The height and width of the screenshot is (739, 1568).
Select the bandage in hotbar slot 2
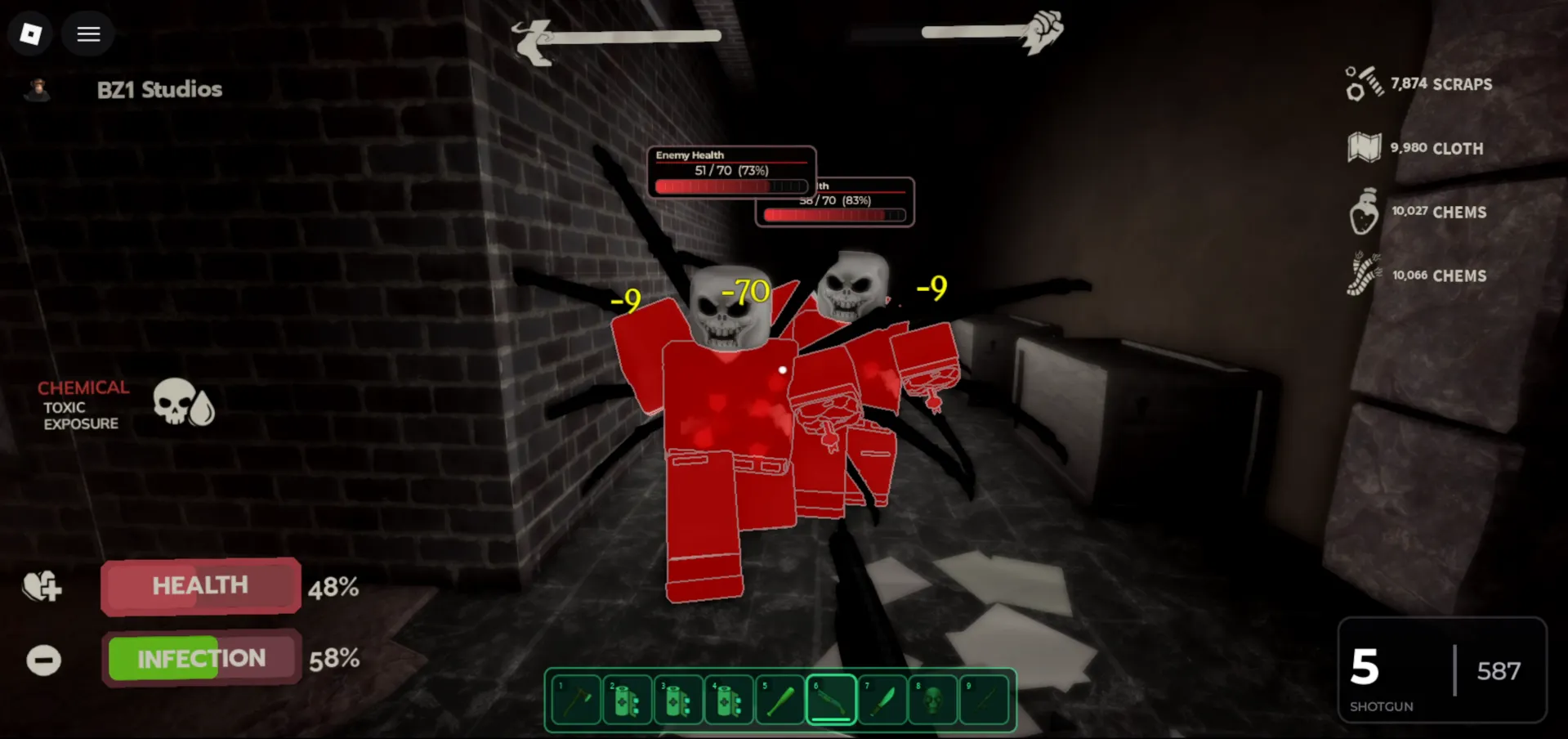click(626, 700)
